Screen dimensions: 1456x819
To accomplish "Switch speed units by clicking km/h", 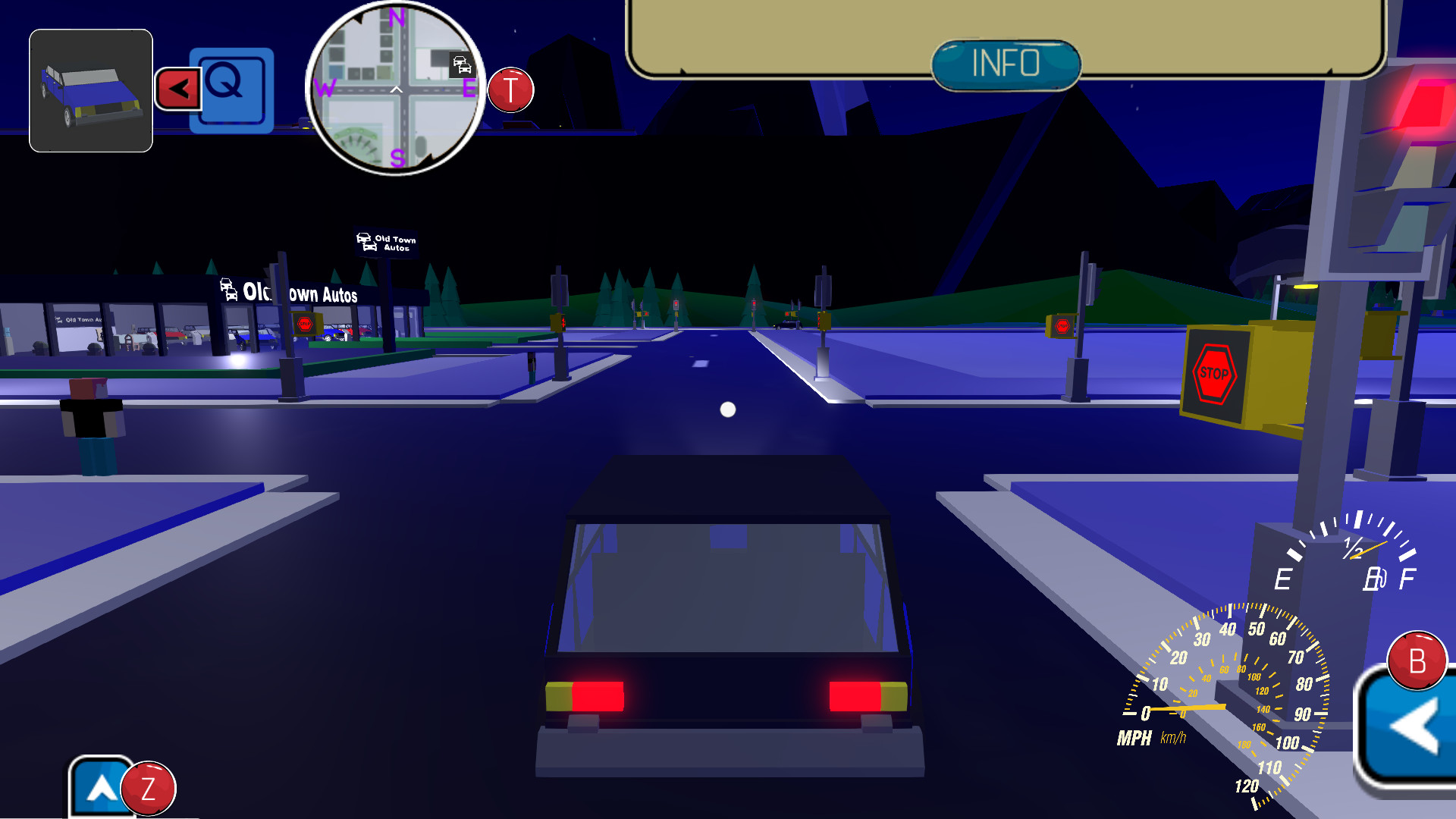I will [x=1172, y=737].
